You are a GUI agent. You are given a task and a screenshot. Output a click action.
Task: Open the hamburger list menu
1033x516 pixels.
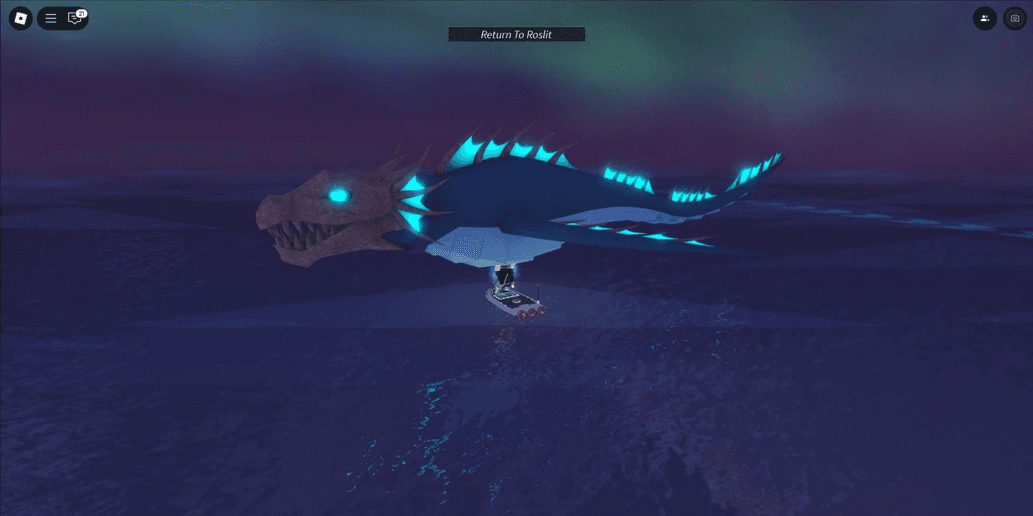coord(51,18)
